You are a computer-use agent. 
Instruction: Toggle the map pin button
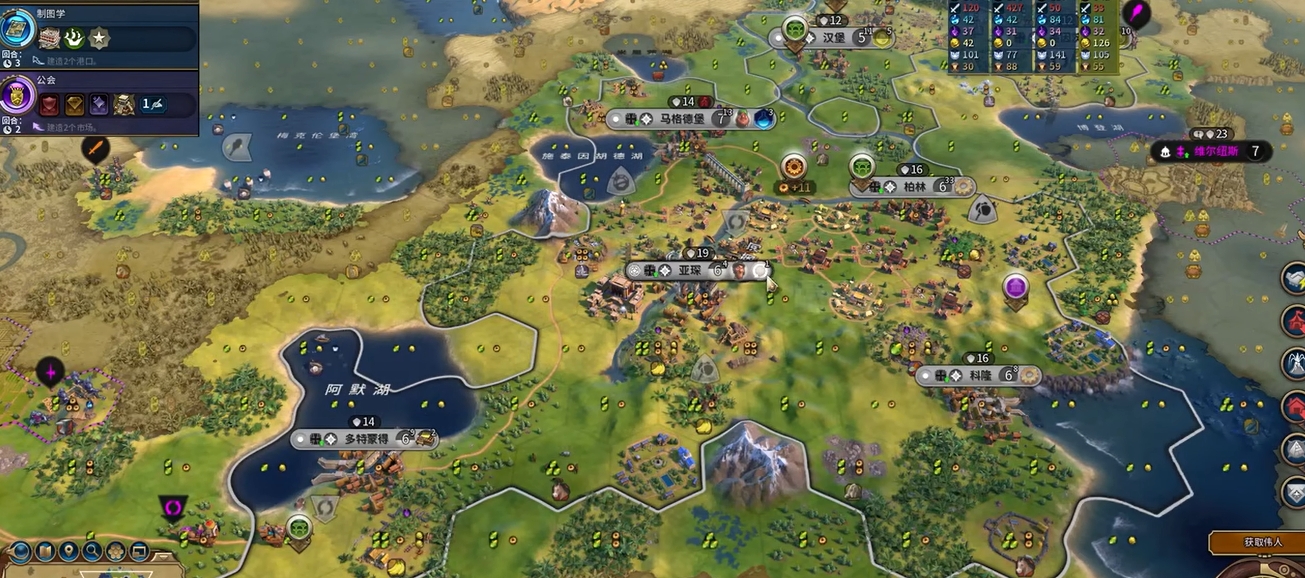click(x=69, y=550)
